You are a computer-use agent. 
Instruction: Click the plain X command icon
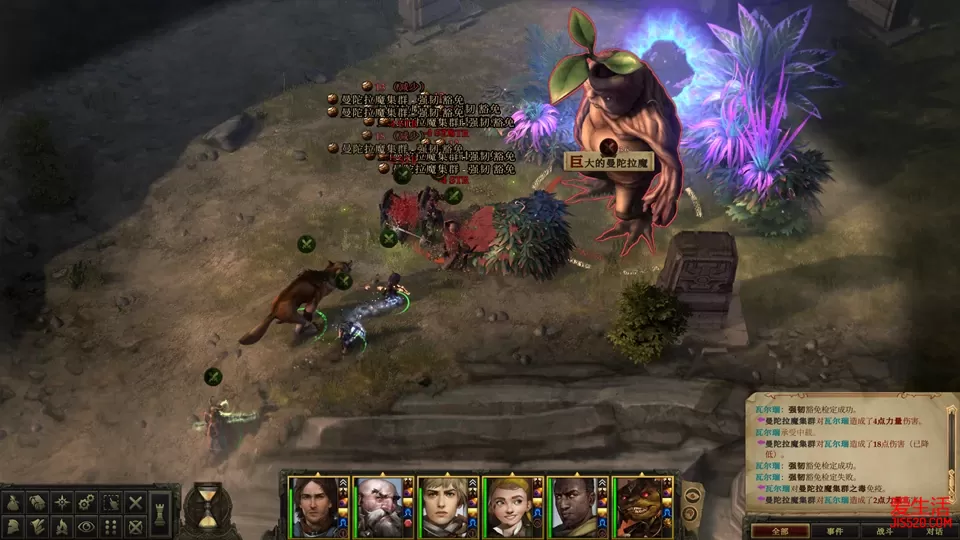tap(135, 502)
